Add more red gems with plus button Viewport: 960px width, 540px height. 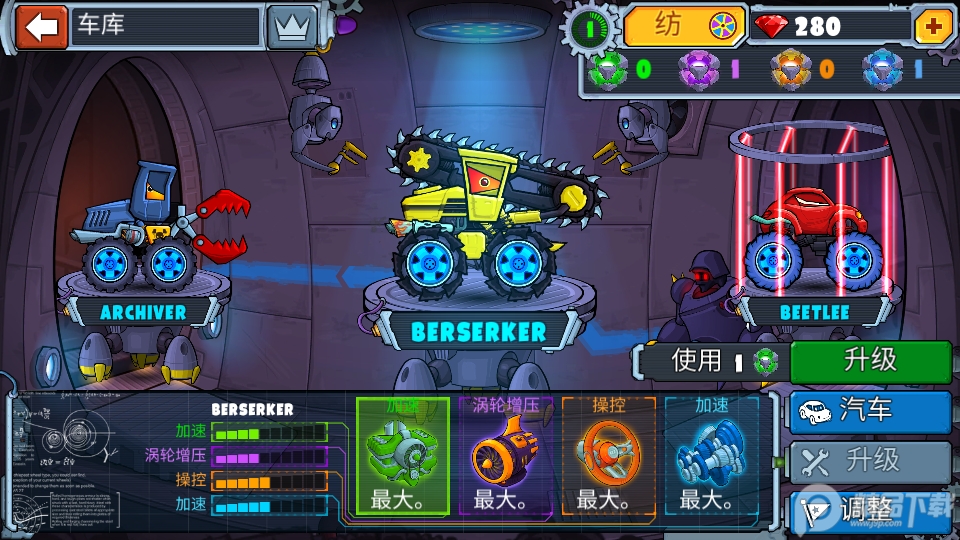[x=934, y=27]
